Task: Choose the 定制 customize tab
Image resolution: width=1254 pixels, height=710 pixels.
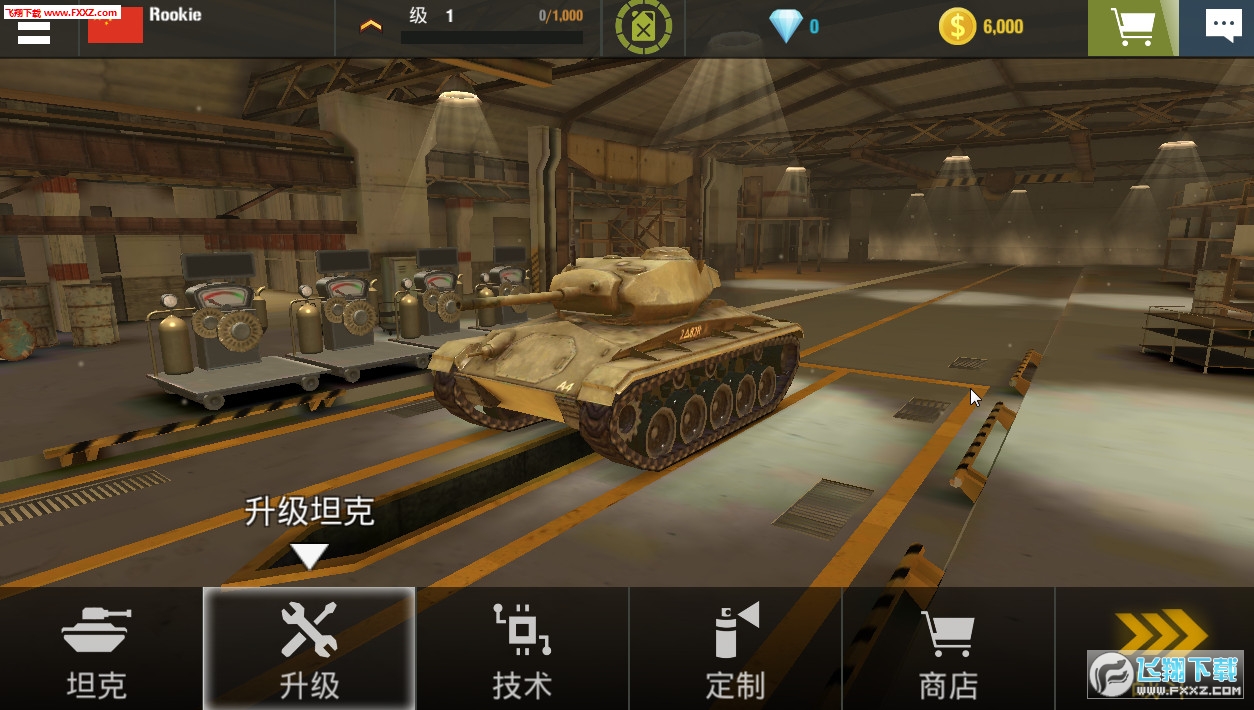Action: point(736,650)
